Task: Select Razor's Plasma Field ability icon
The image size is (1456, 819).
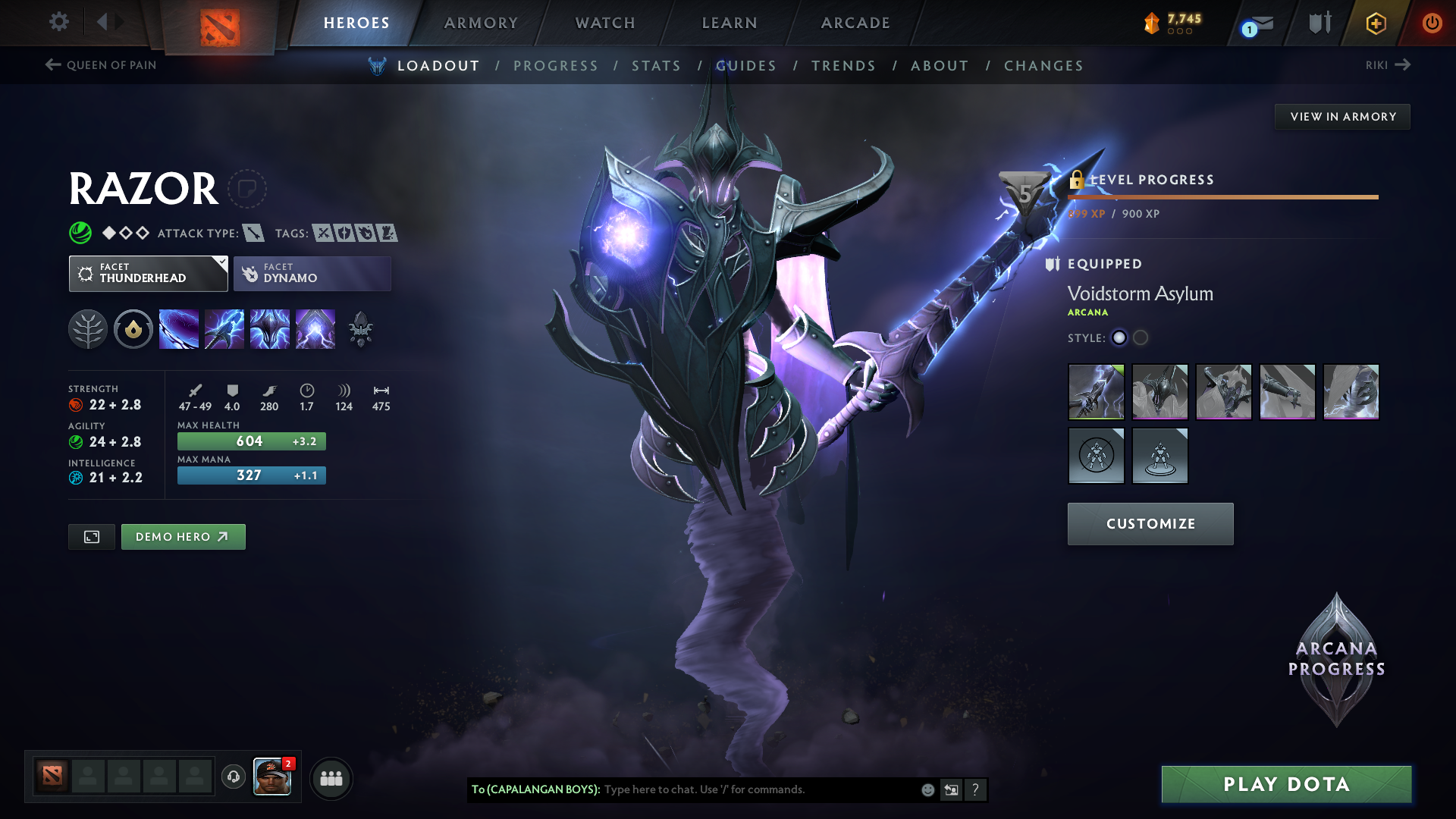Action: point(179,328)
